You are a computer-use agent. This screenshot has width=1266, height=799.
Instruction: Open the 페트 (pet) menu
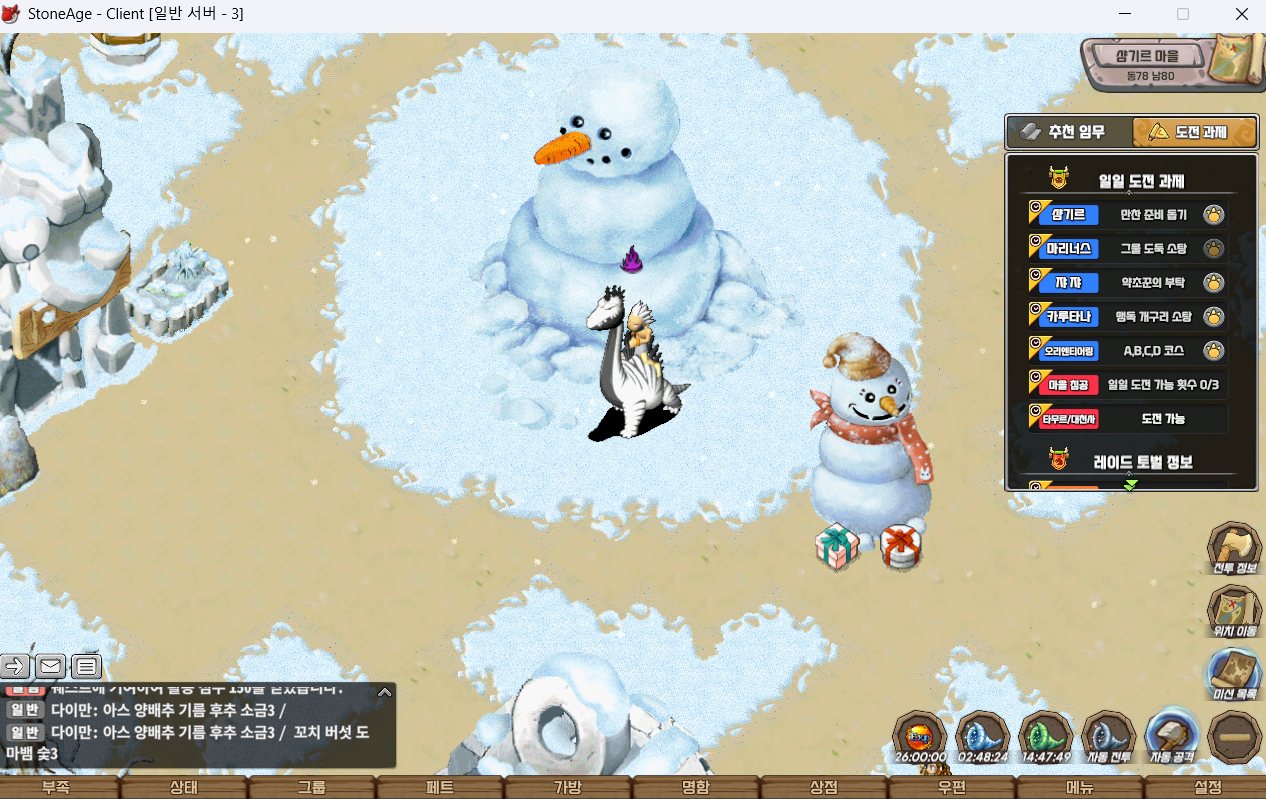click(x=440, y=787)
